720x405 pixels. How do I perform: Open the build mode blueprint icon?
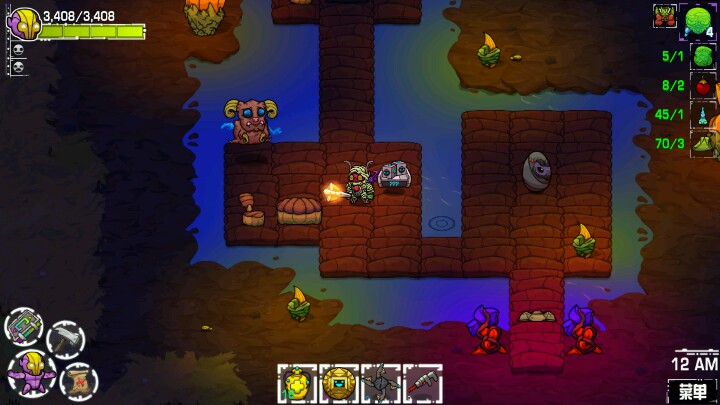(x=24, y=327)
